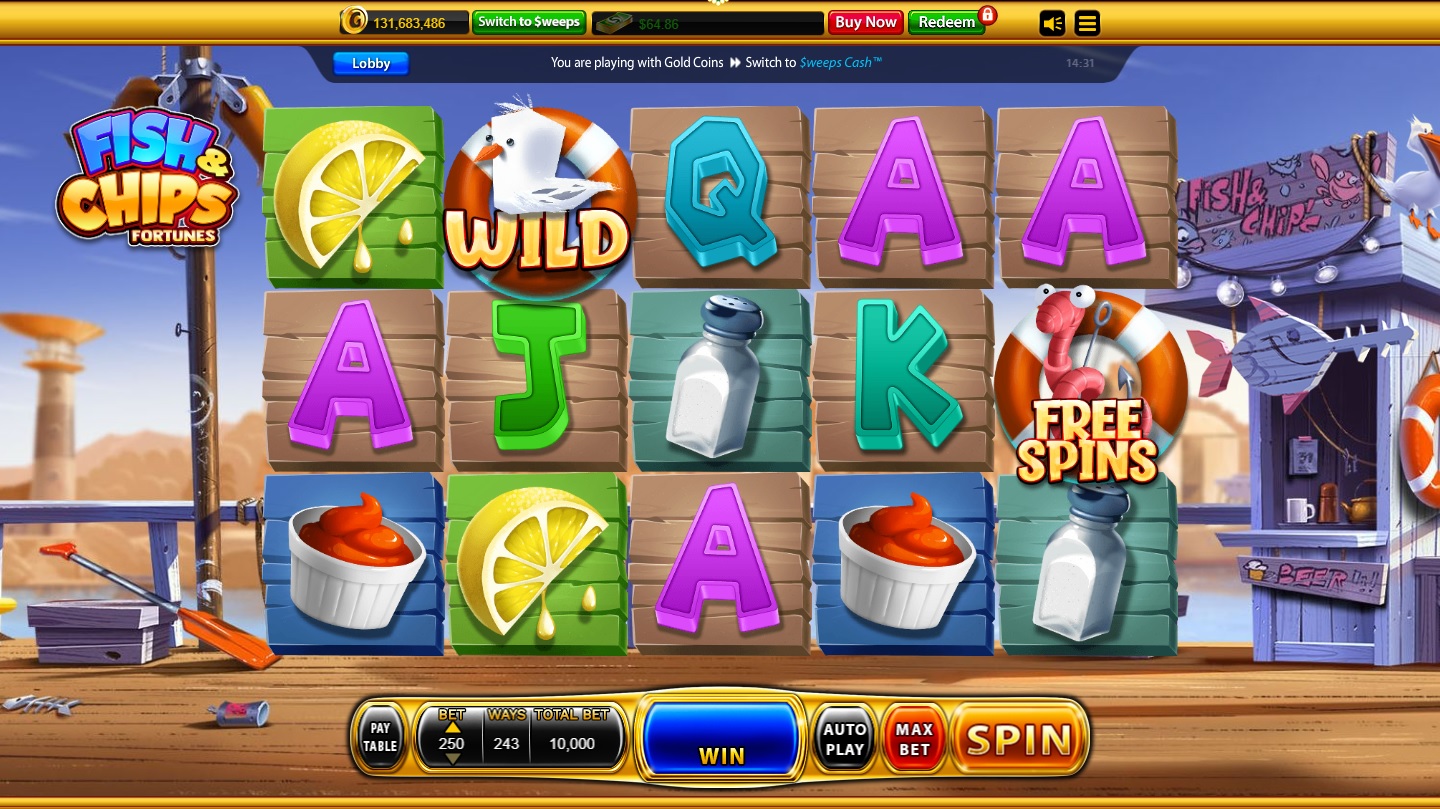Image resolution: width=1440 pixels, height=809 pixels.
Task: Click the Switch to $weeps toggle
Action: coord(529,21)
